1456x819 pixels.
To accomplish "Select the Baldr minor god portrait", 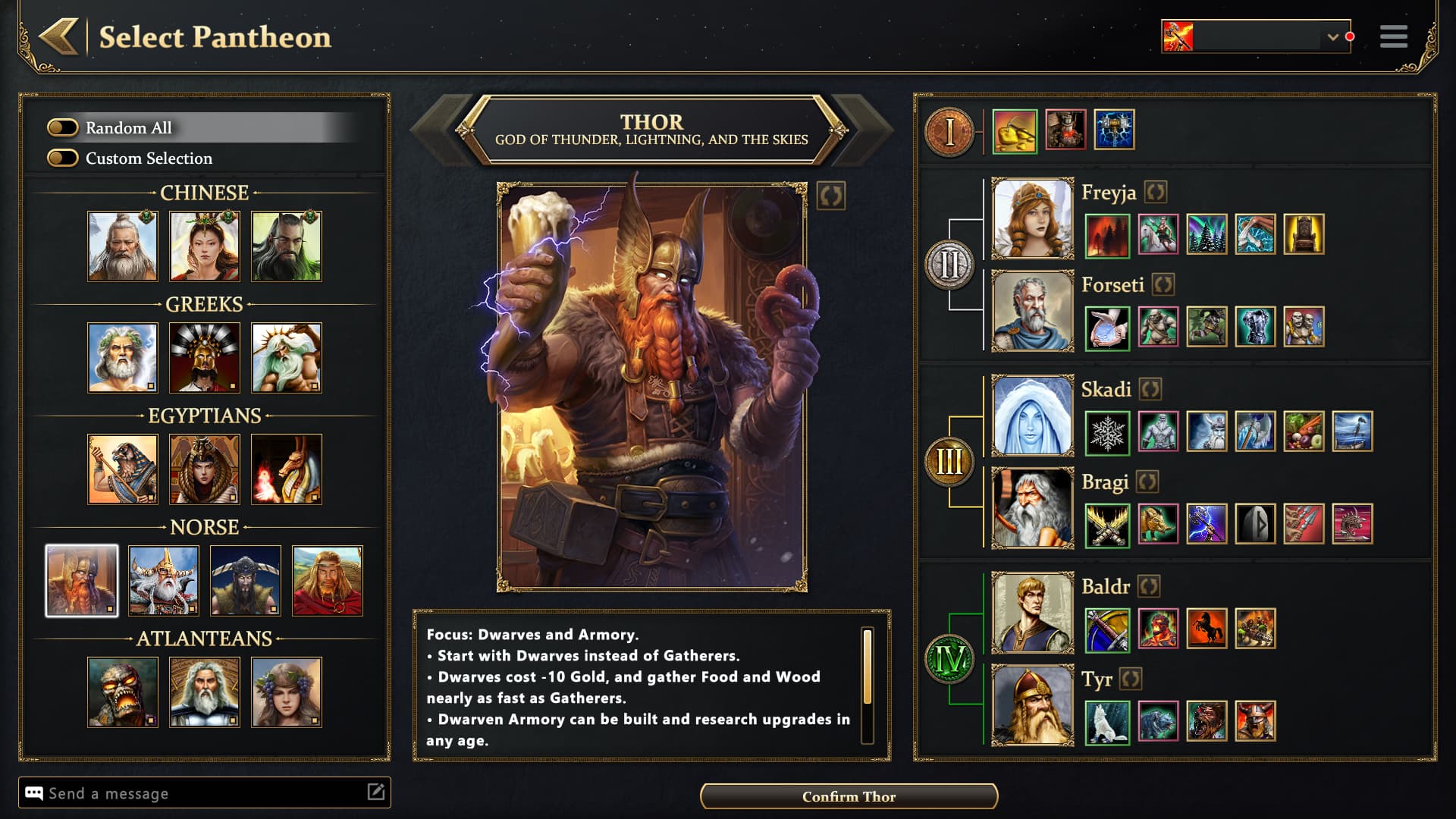I will pyautogui.click(x=1032, y=613).
